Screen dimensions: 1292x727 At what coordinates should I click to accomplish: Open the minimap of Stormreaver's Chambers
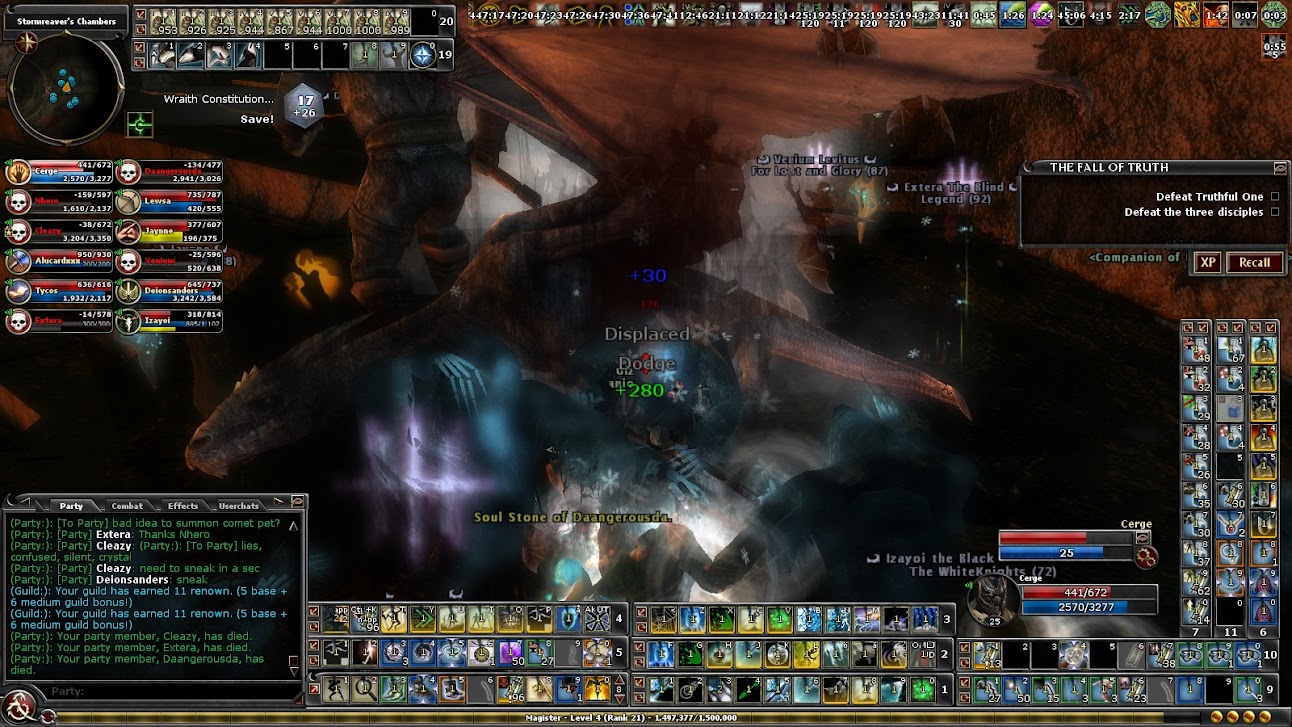[x=66, y=90]
